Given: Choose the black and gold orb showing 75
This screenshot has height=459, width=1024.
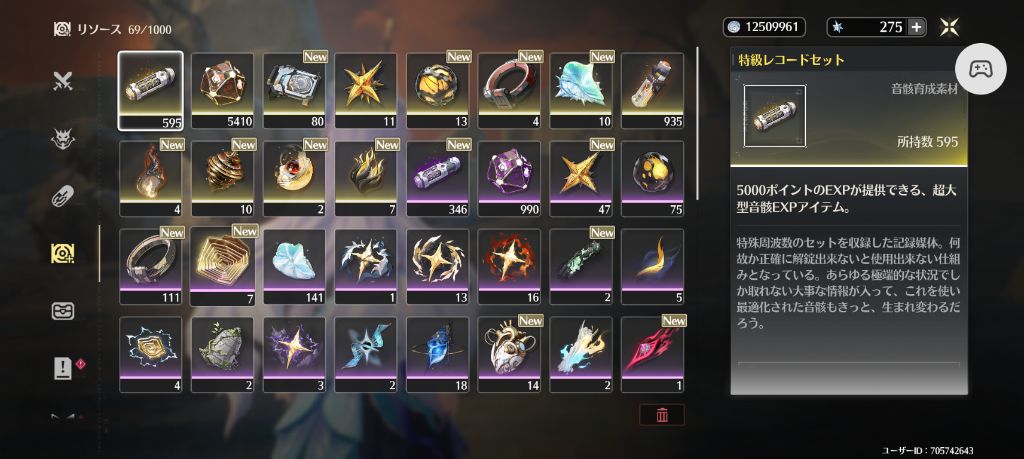Looking at the screenshot, I should point(653,178).
